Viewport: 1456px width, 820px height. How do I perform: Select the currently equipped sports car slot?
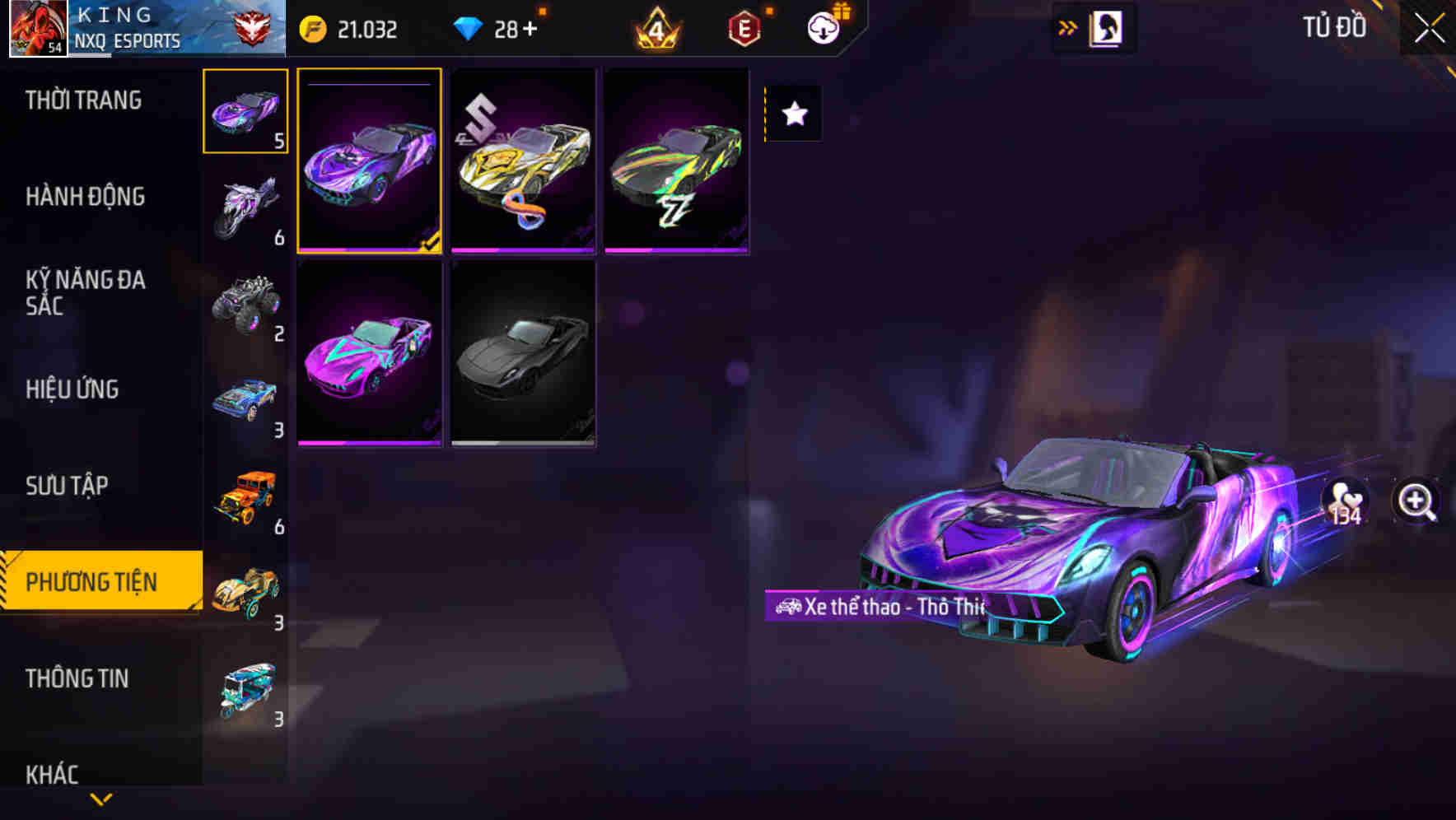[371, 161]
